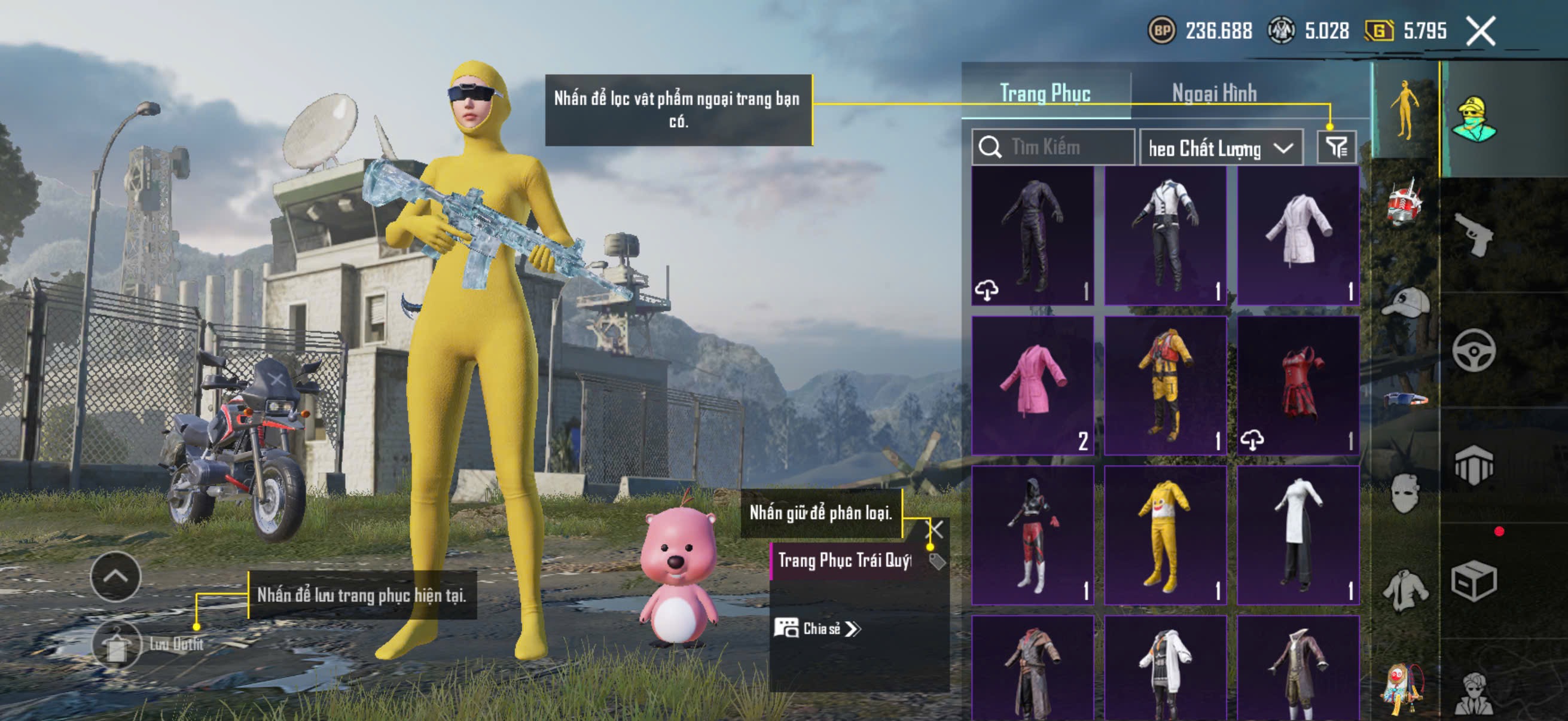The width and height of the screenshot is (1568, 721).
Task: Select the pink robe outfit
Action: coord(1032,384)
